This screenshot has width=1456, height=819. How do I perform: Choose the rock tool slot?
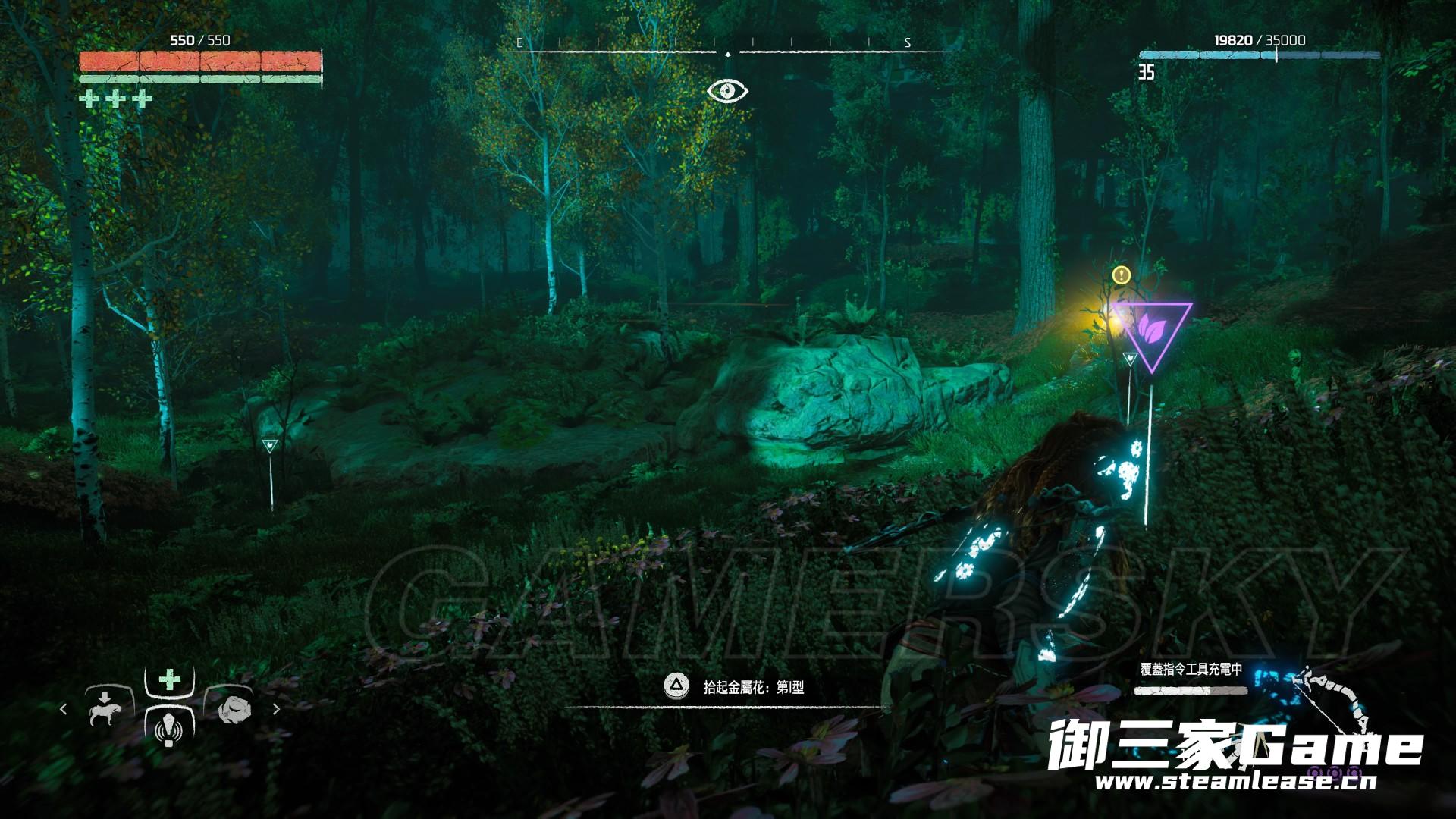[x=231, y=708]
